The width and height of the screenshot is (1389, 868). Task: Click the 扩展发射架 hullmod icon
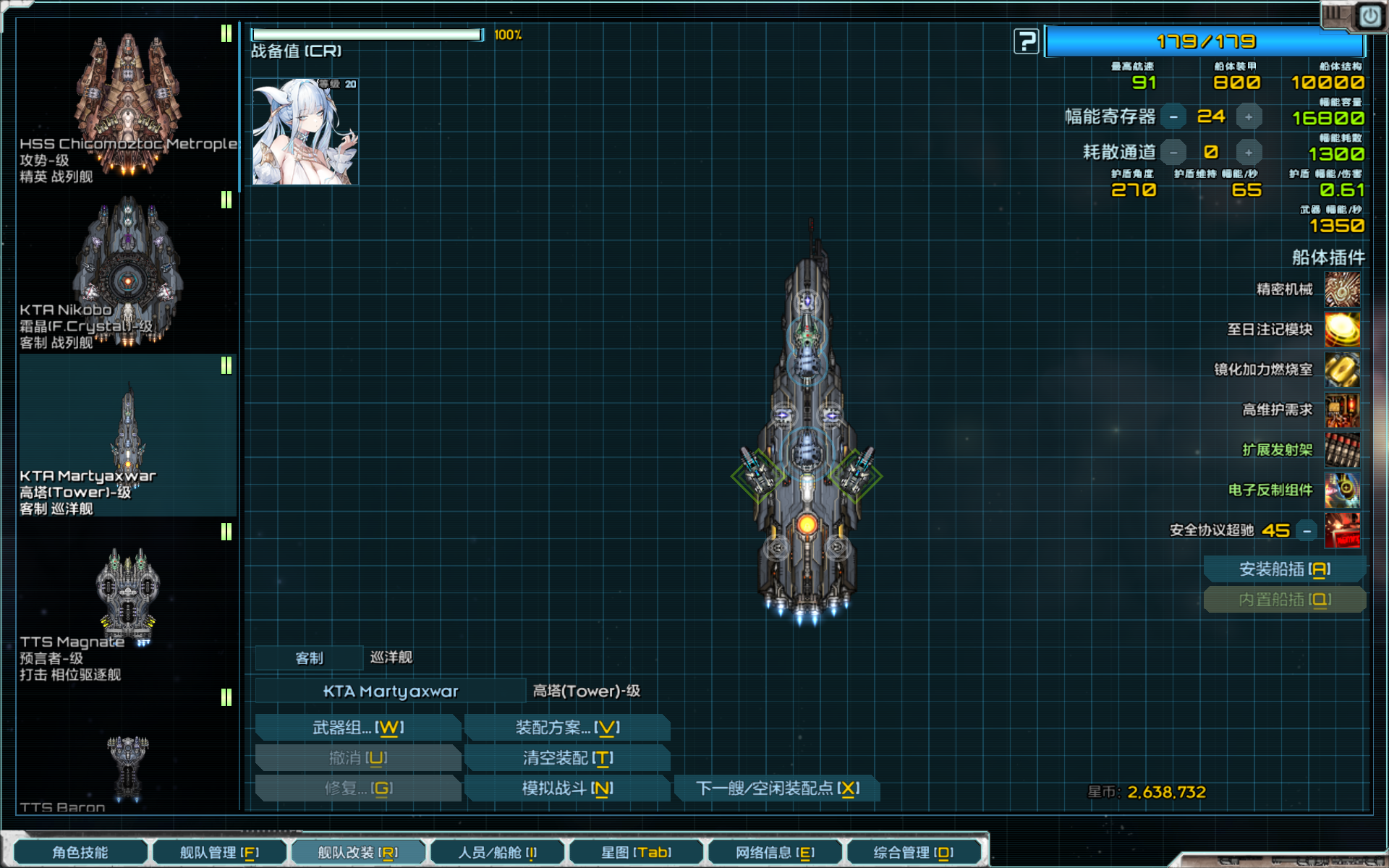click(1343, 449)
